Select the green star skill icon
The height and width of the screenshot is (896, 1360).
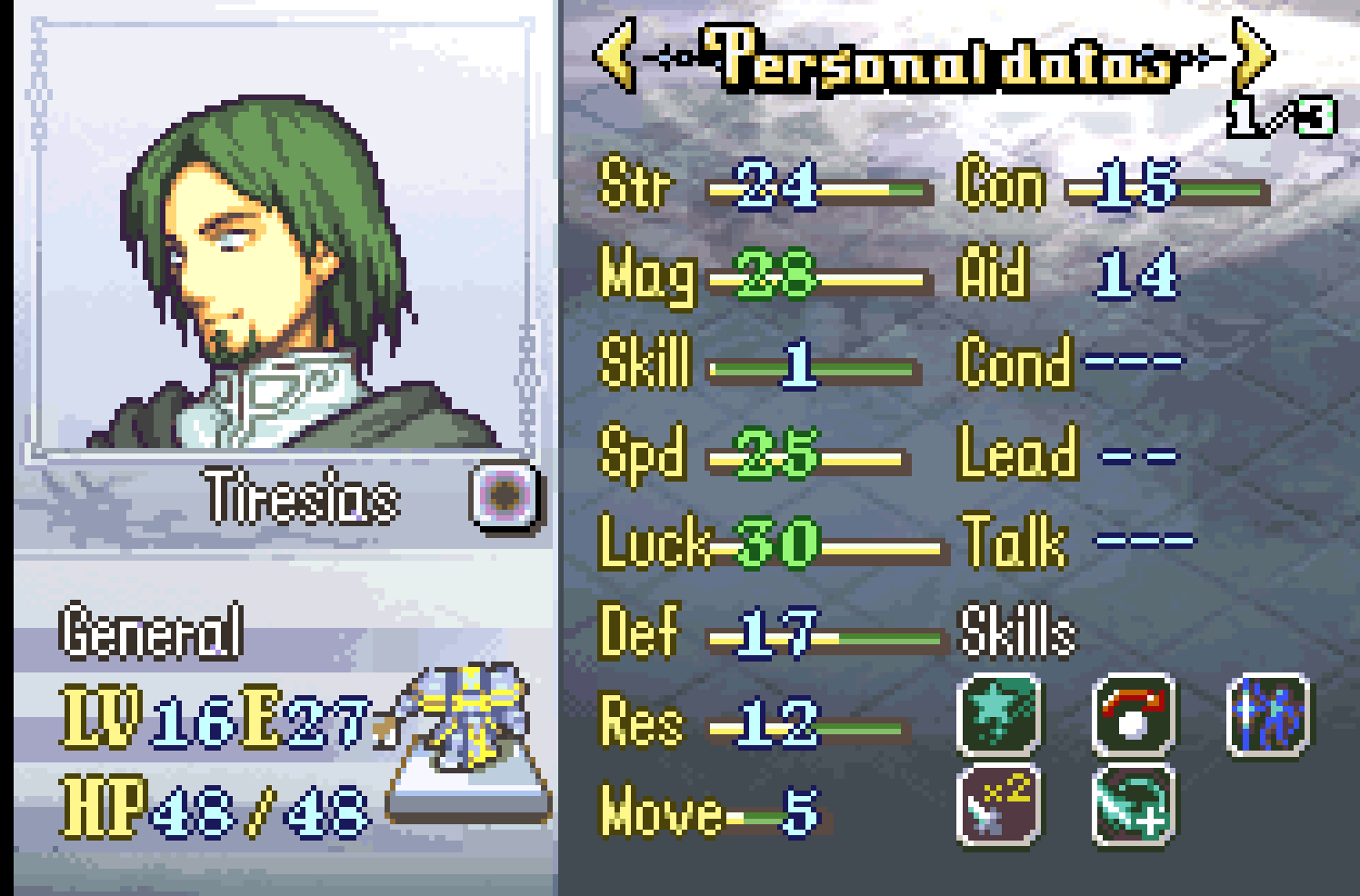(999, 716)
